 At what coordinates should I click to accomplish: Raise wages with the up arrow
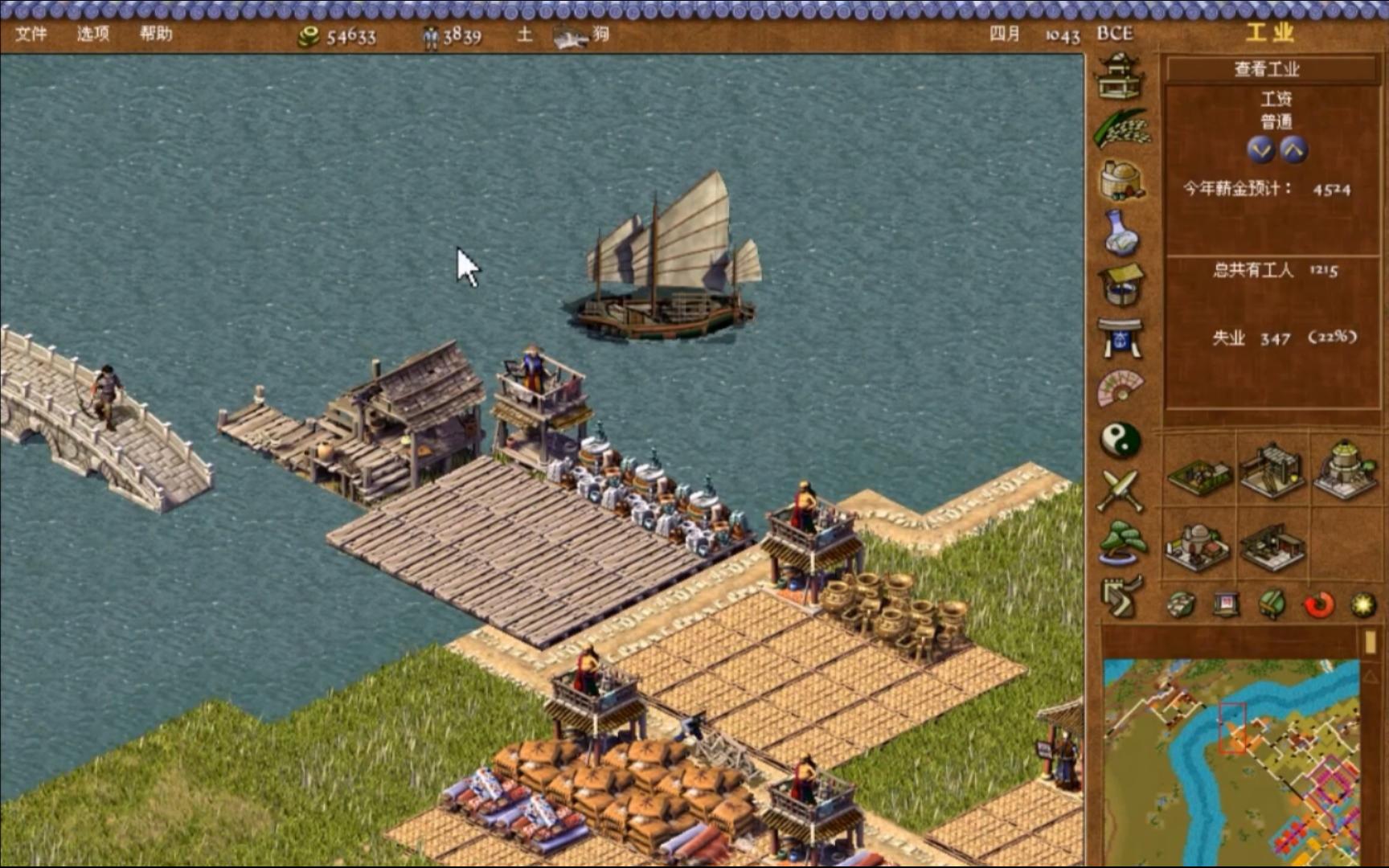tap(1293, 149)
